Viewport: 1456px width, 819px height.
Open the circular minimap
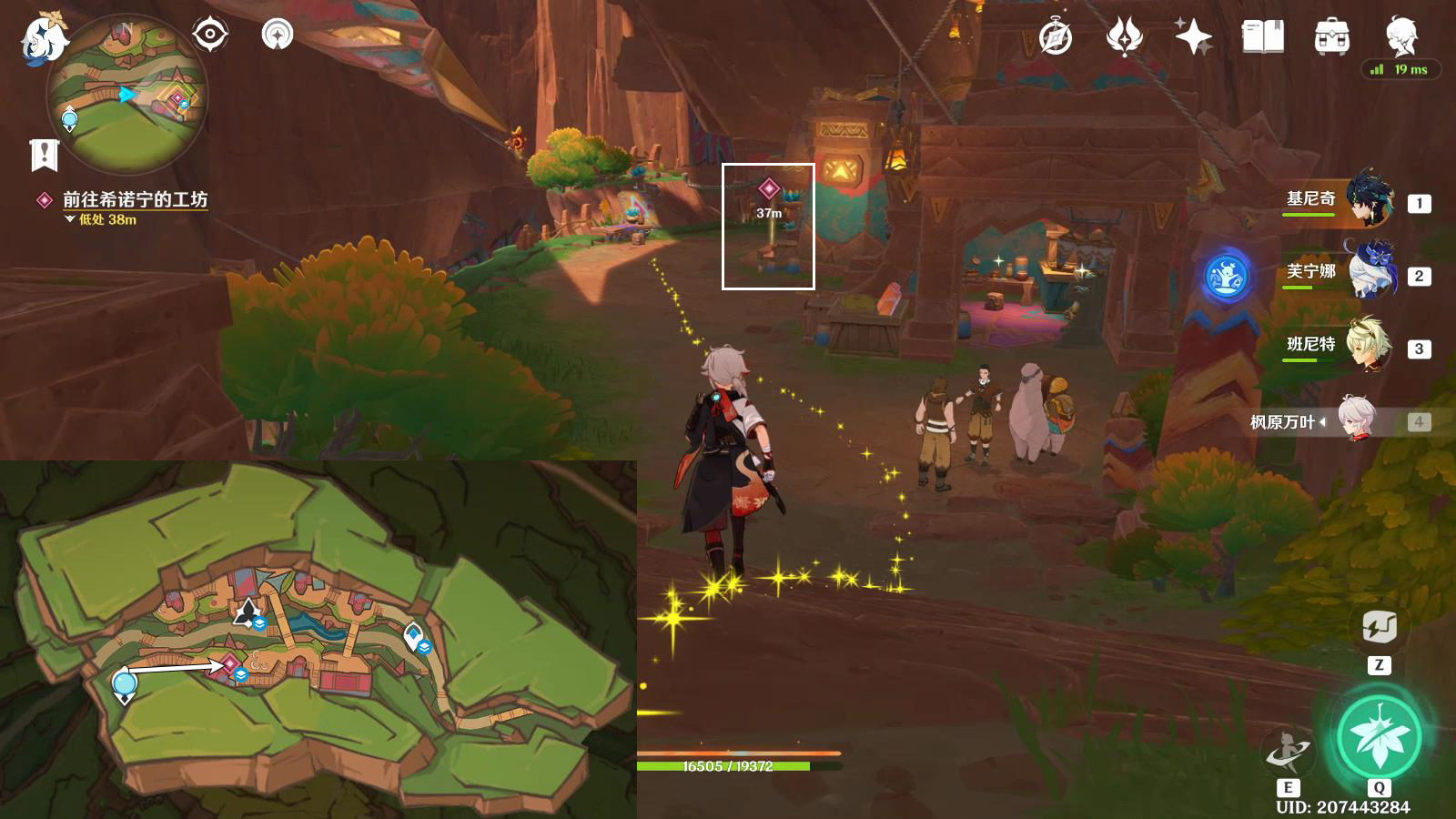(127, 94)
